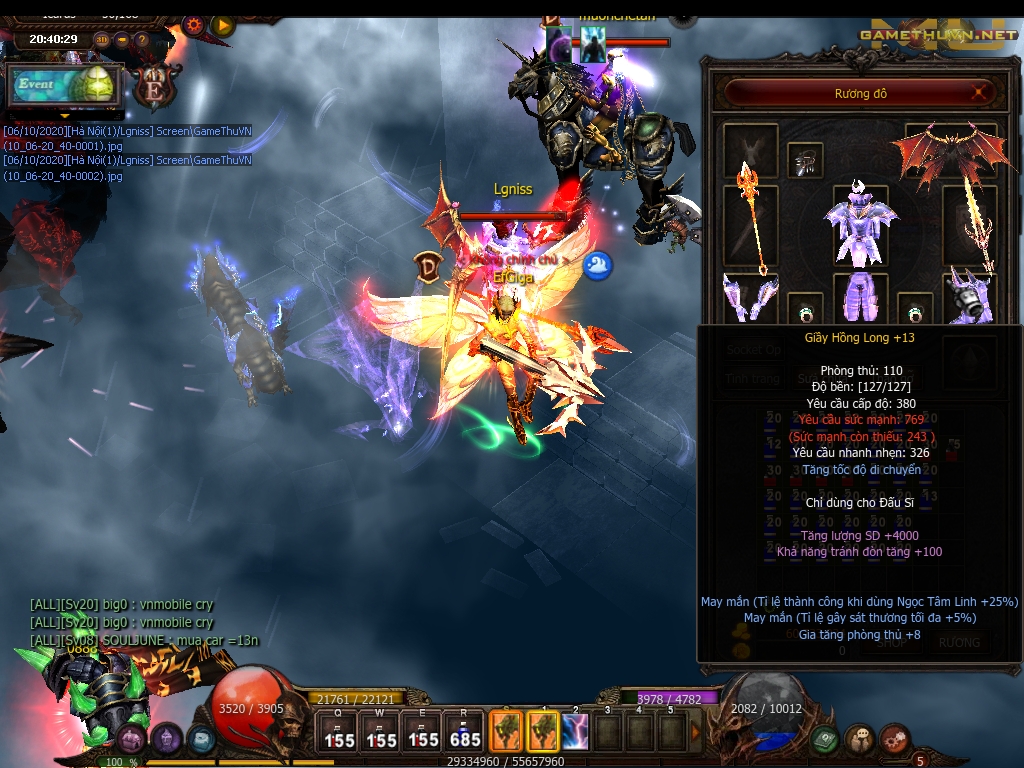This screenshot has height=768, width=1024.
Task: Open the Event egg banner
Action: (x=65, y=86)
